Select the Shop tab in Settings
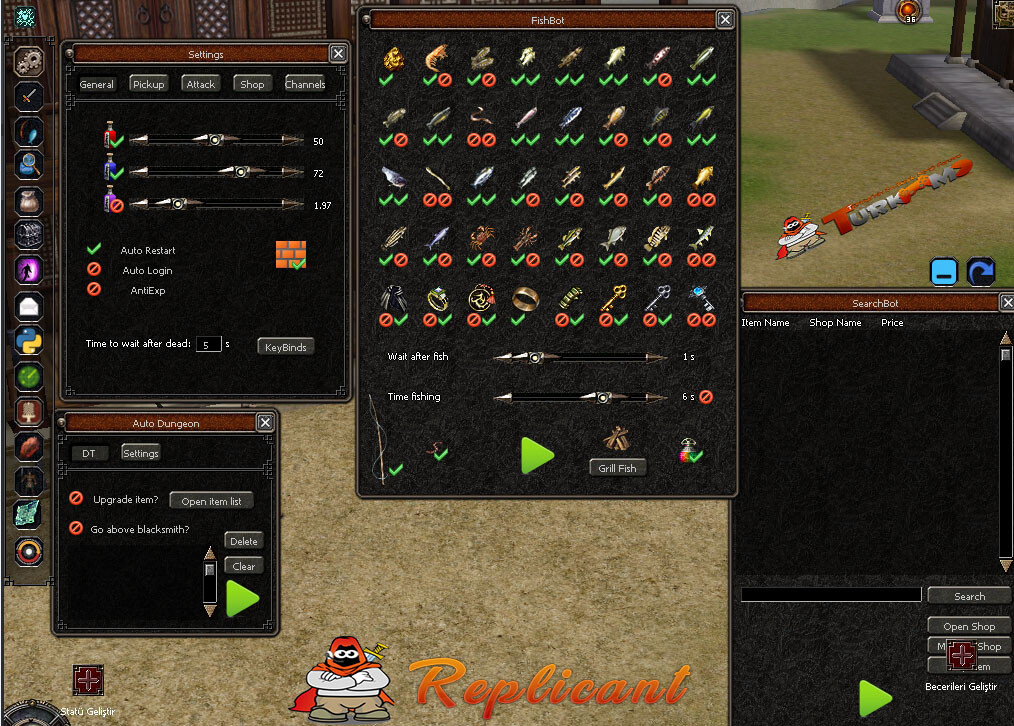 (x=252, y=84)
